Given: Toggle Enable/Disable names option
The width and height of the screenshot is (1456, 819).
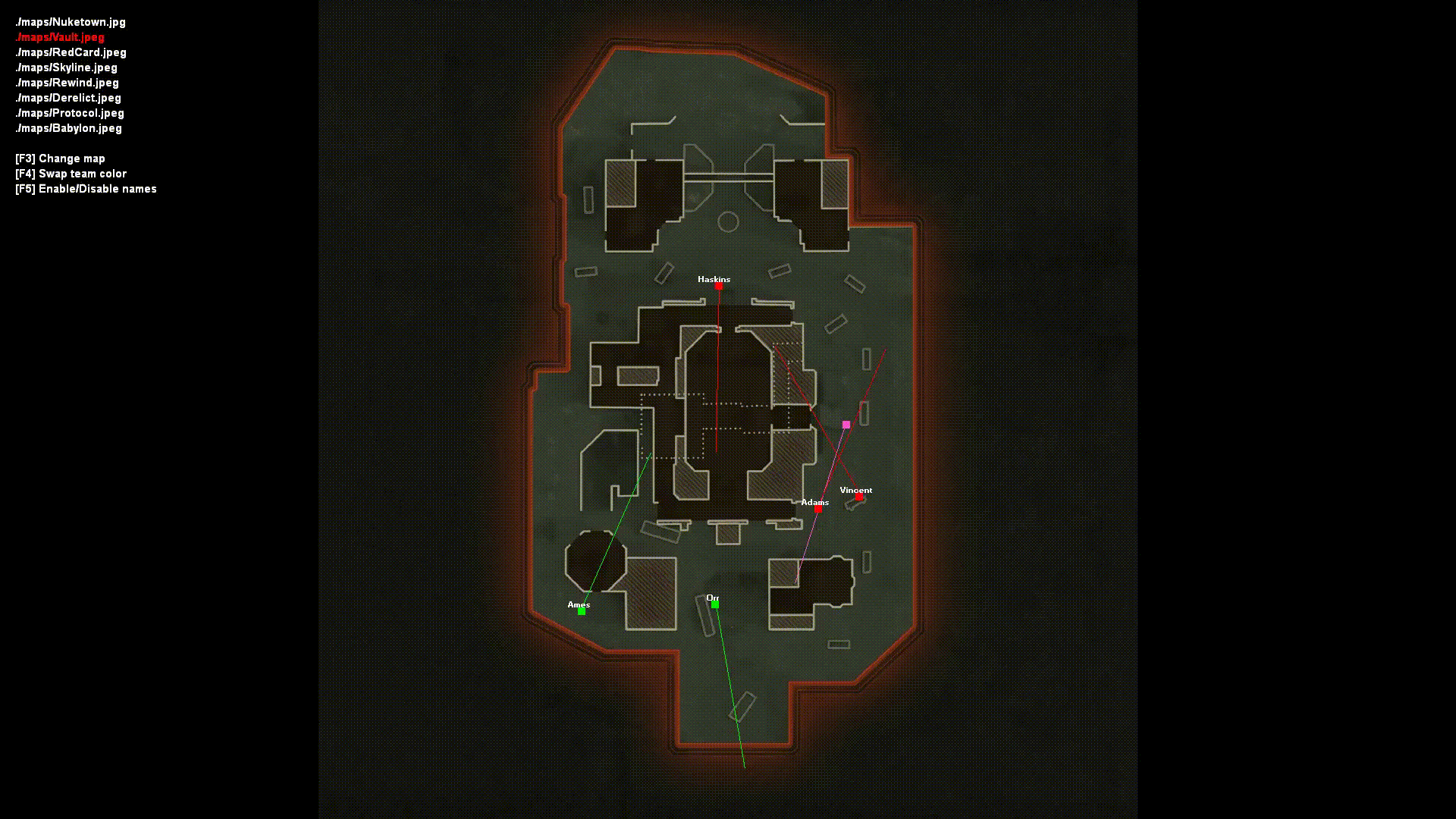Looking at the screenshot, I should point(86,189).
